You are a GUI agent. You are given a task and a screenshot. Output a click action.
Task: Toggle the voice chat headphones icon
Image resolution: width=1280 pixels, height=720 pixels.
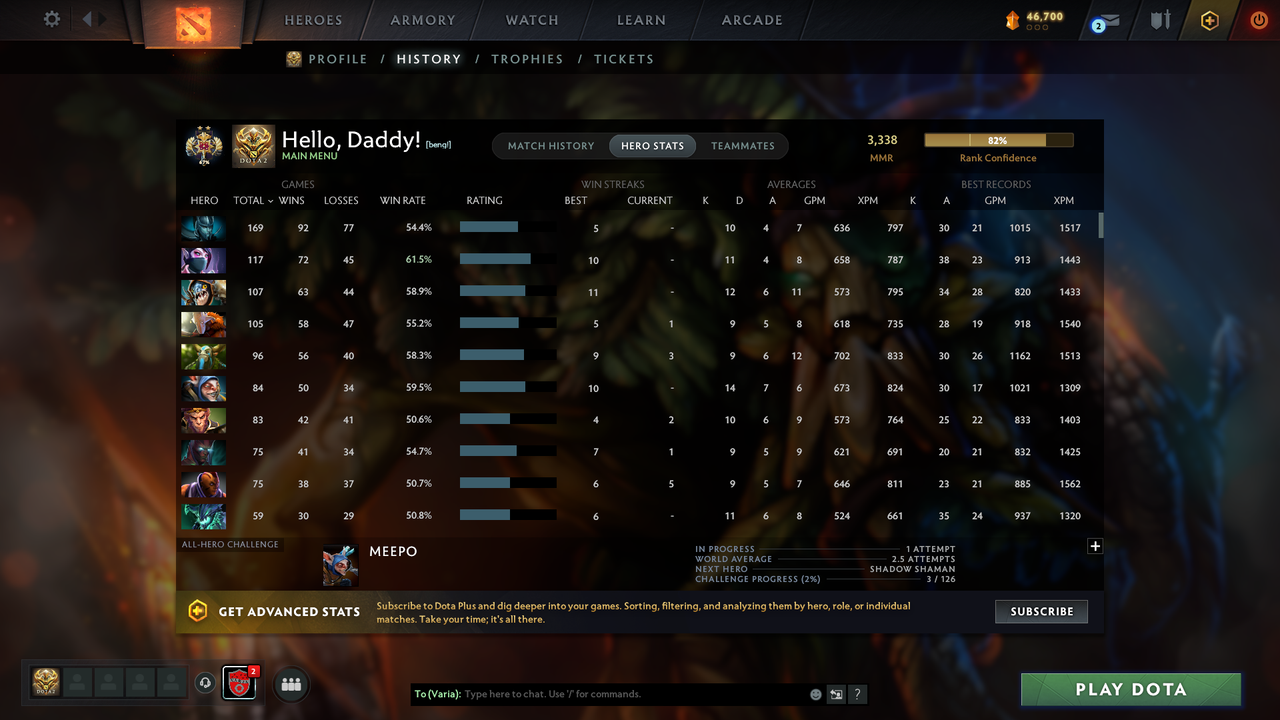pyautogui.click(x=207, y=682)
